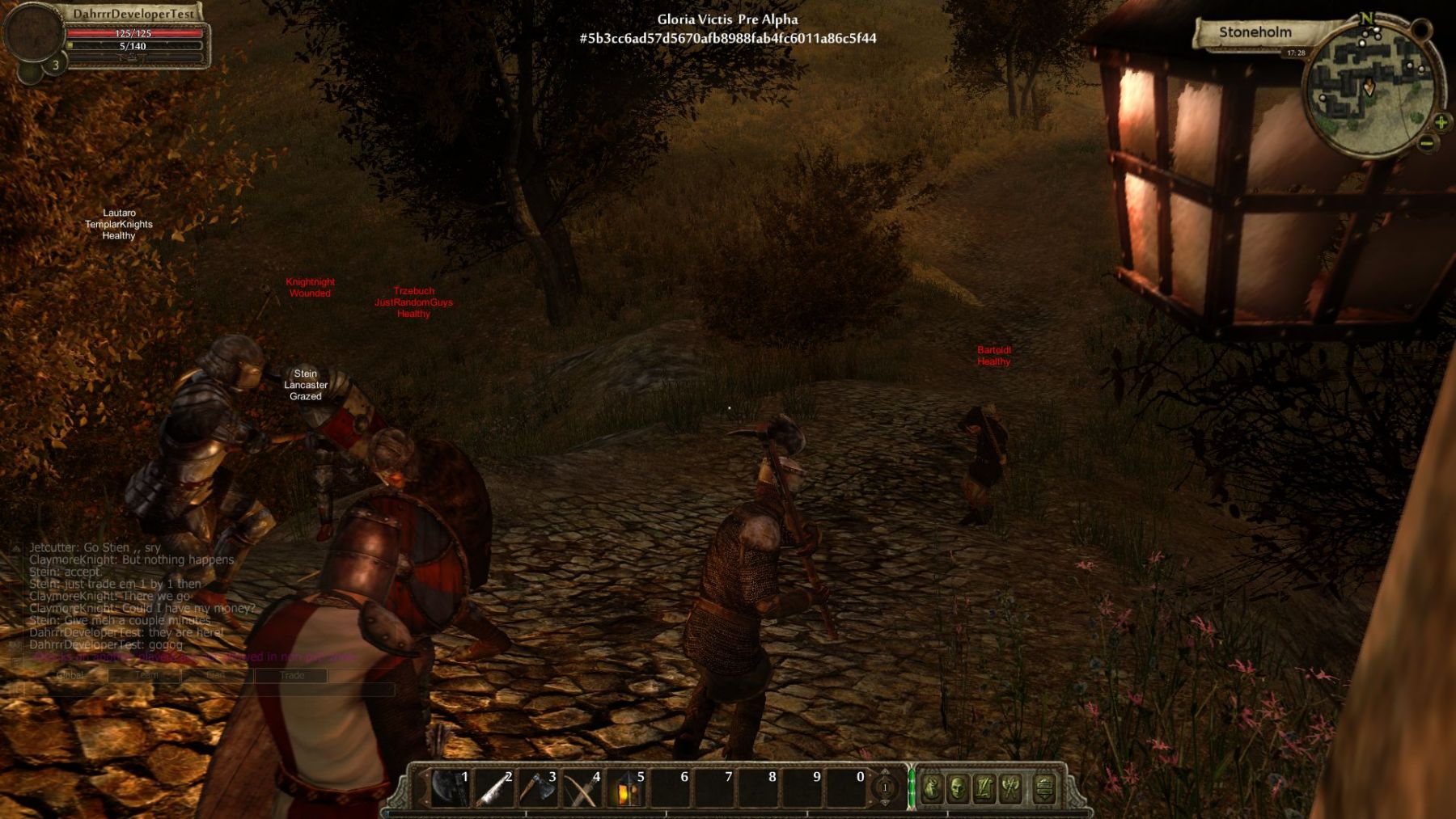Viewport: 1456px width, 819px height.
Task: Switch to the Trade chat tab
Action: (292, 675)
